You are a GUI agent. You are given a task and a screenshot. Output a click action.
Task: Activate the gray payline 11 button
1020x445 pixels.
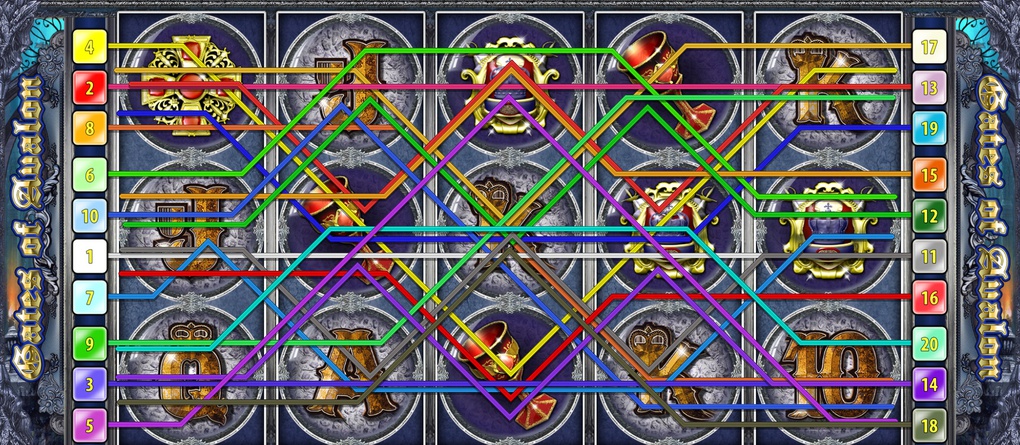click(x=929, y=257)
